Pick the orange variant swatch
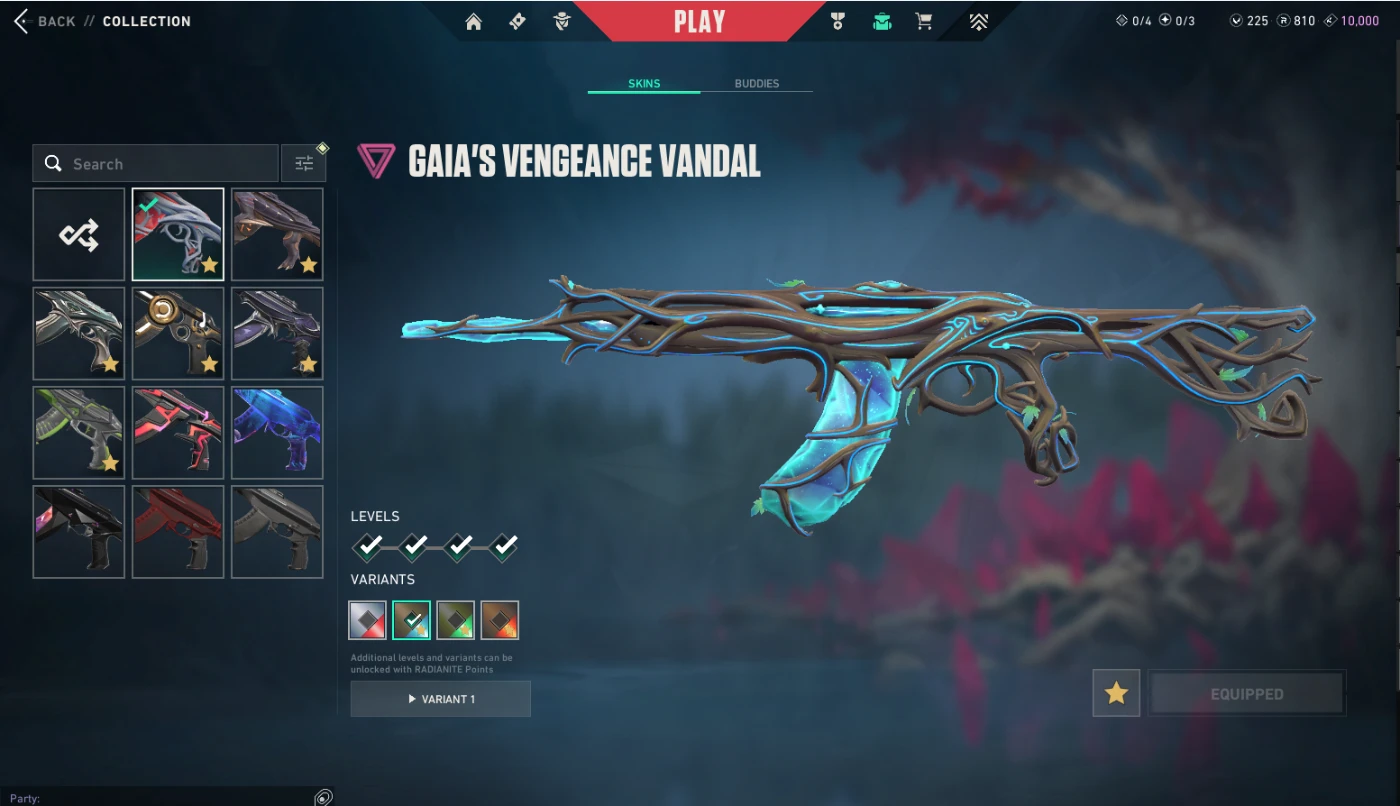 [499, 620]
